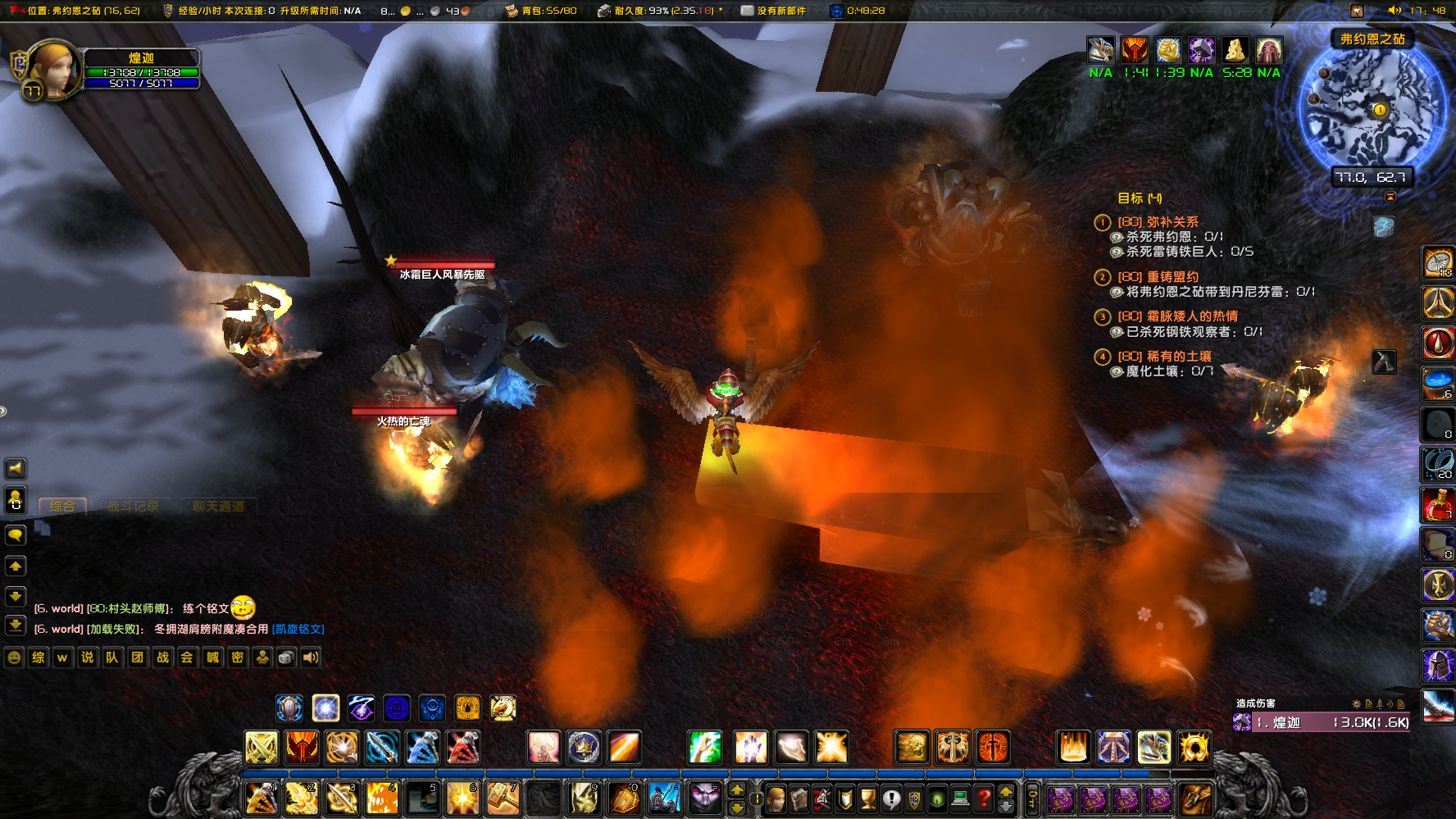The width and height of the screenshot is (1456, 819).
Task: View achievements via the trophy icon
Action: (867, 799)
